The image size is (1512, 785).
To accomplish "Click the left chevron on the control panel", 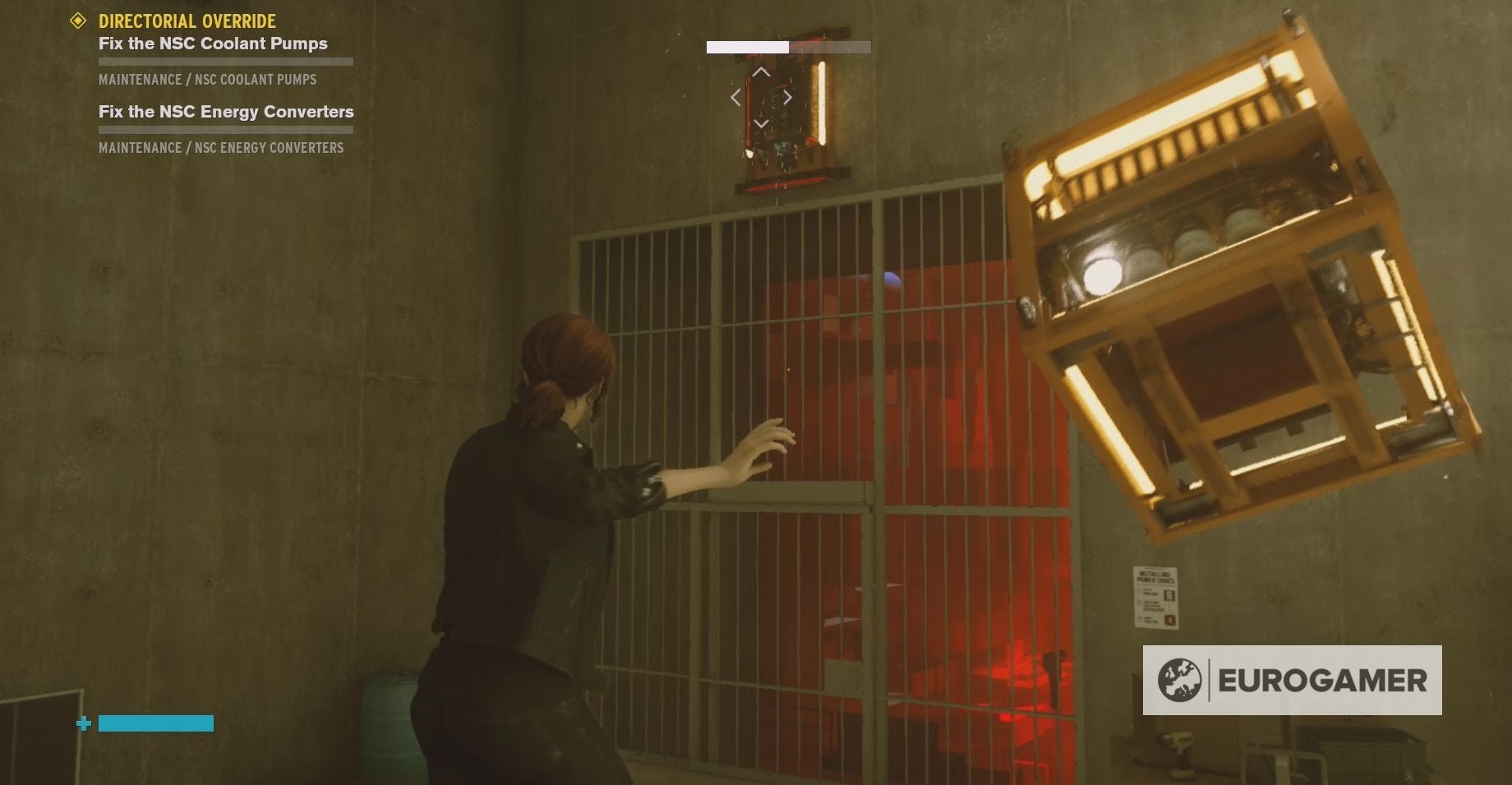I will 735,96.
